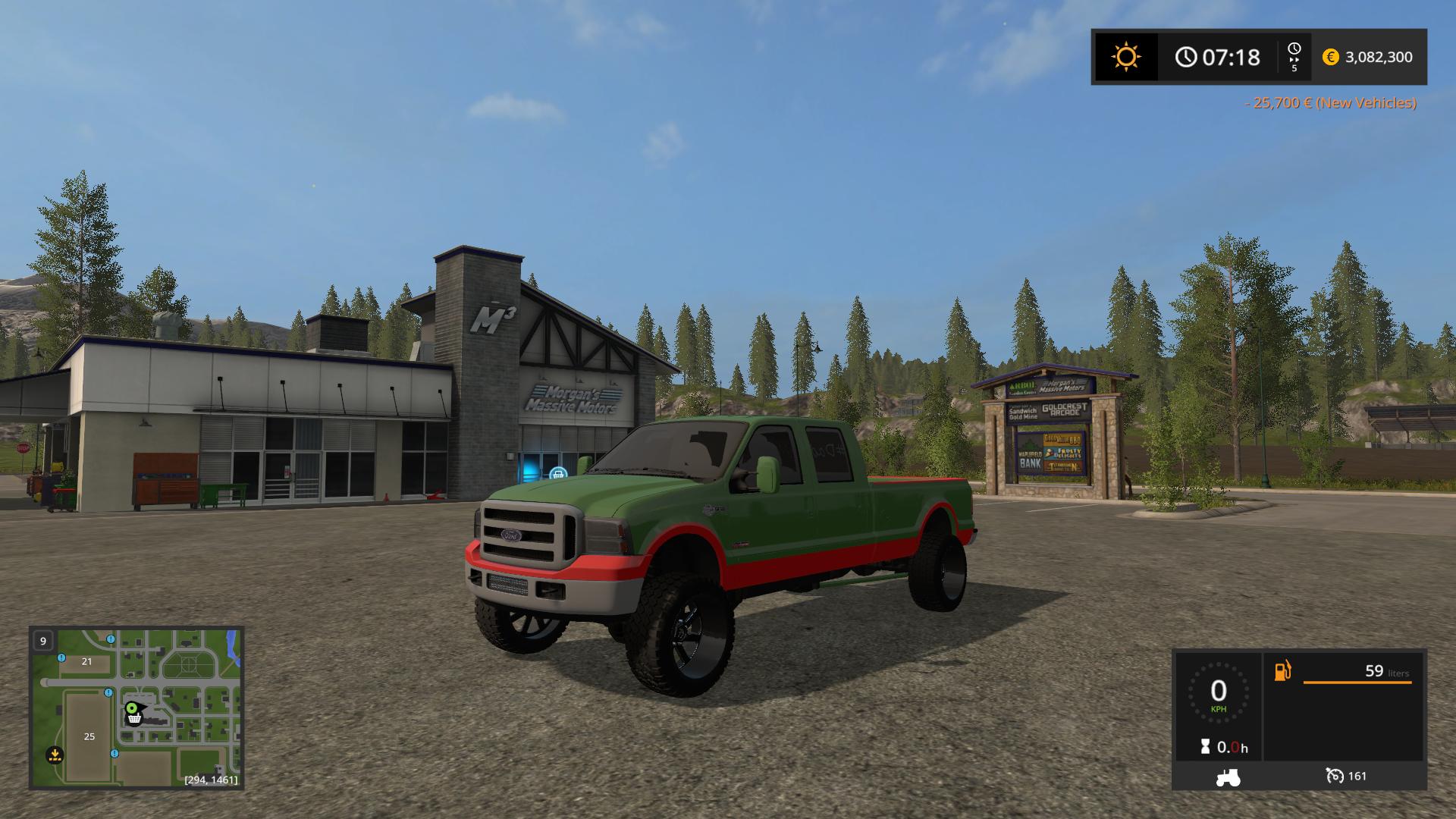Select field 25 on the minimap
Image resolution: width=1456 pixels, height=819 pixels.
coord(89,736)
